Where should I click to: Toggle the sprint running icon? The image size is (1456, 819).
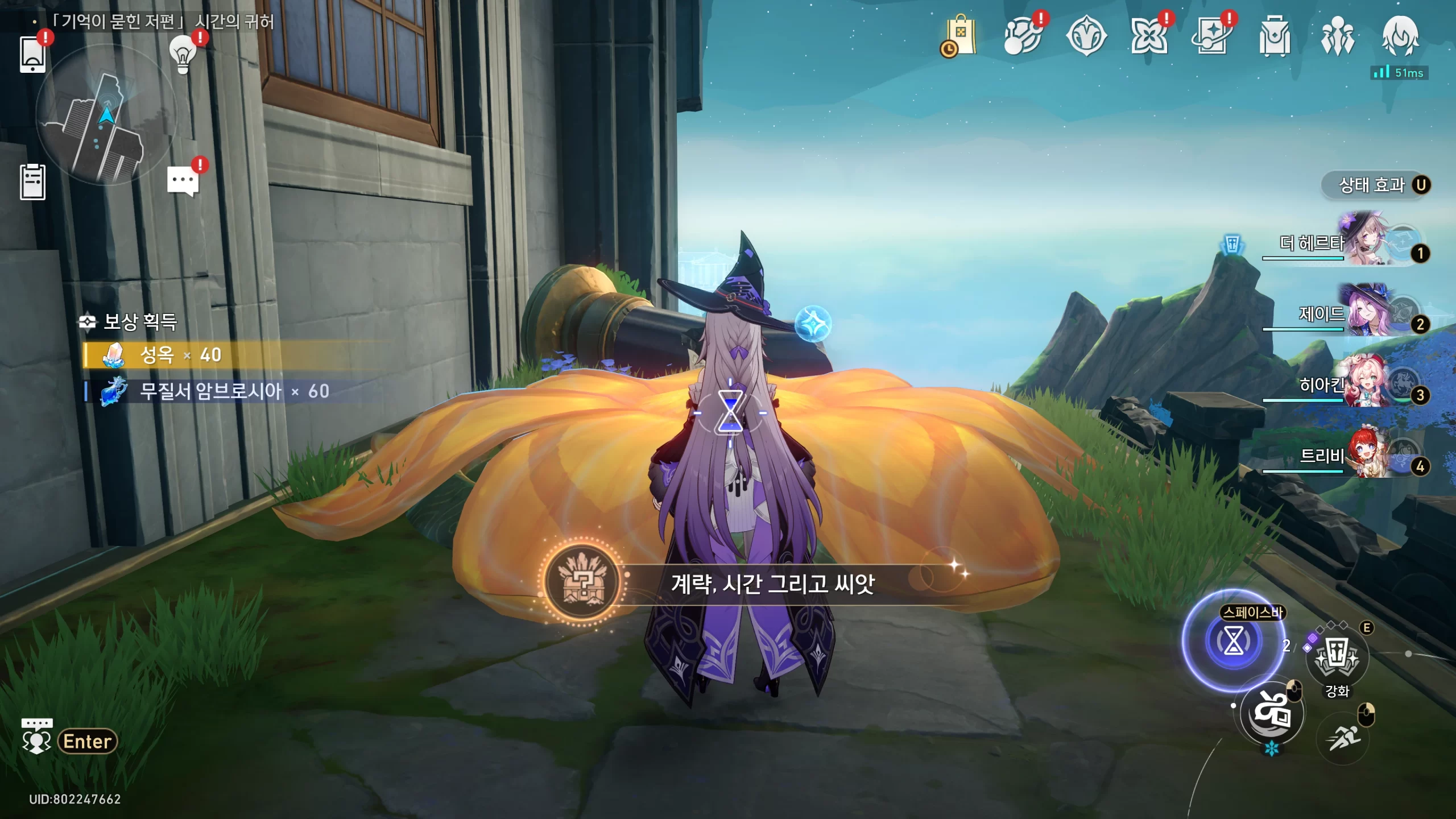1343,738
